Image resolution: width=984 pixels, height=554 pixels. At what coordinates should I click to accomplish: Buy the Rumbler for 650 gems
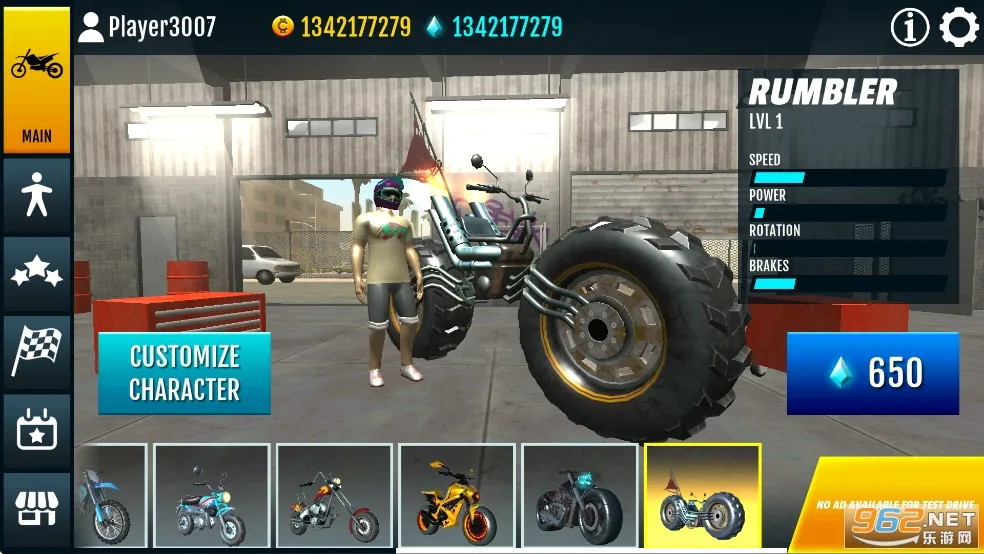tap(872, 373)
